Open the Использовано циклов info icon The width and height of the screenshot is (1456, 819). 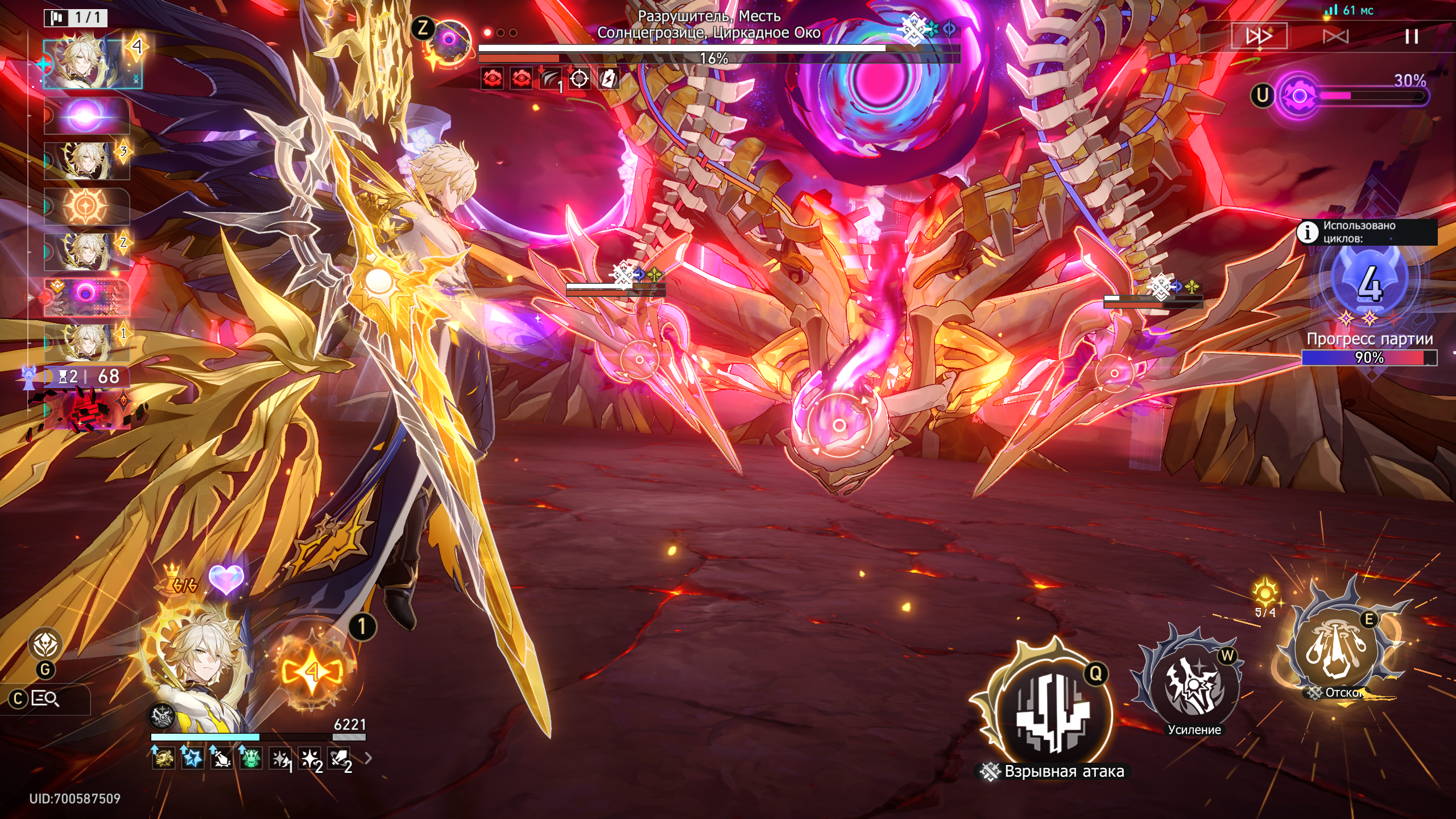click(1308, 232)
